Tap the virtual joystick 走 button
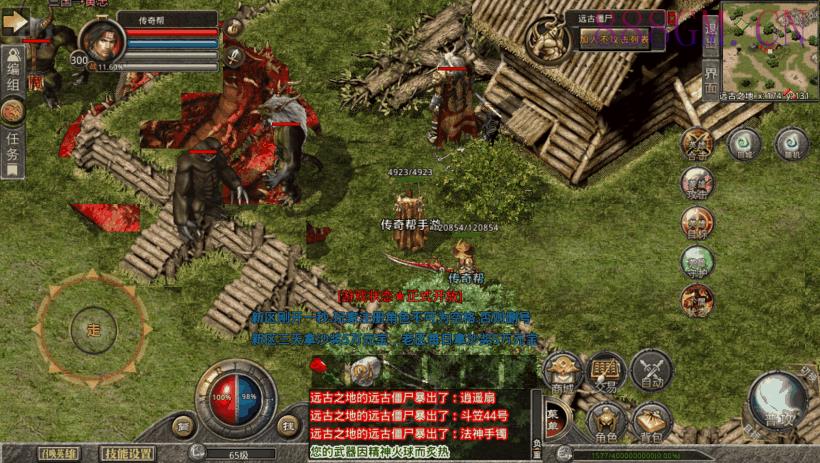Image resolution: width=820 pixels, height=463 pixels. 94,327
